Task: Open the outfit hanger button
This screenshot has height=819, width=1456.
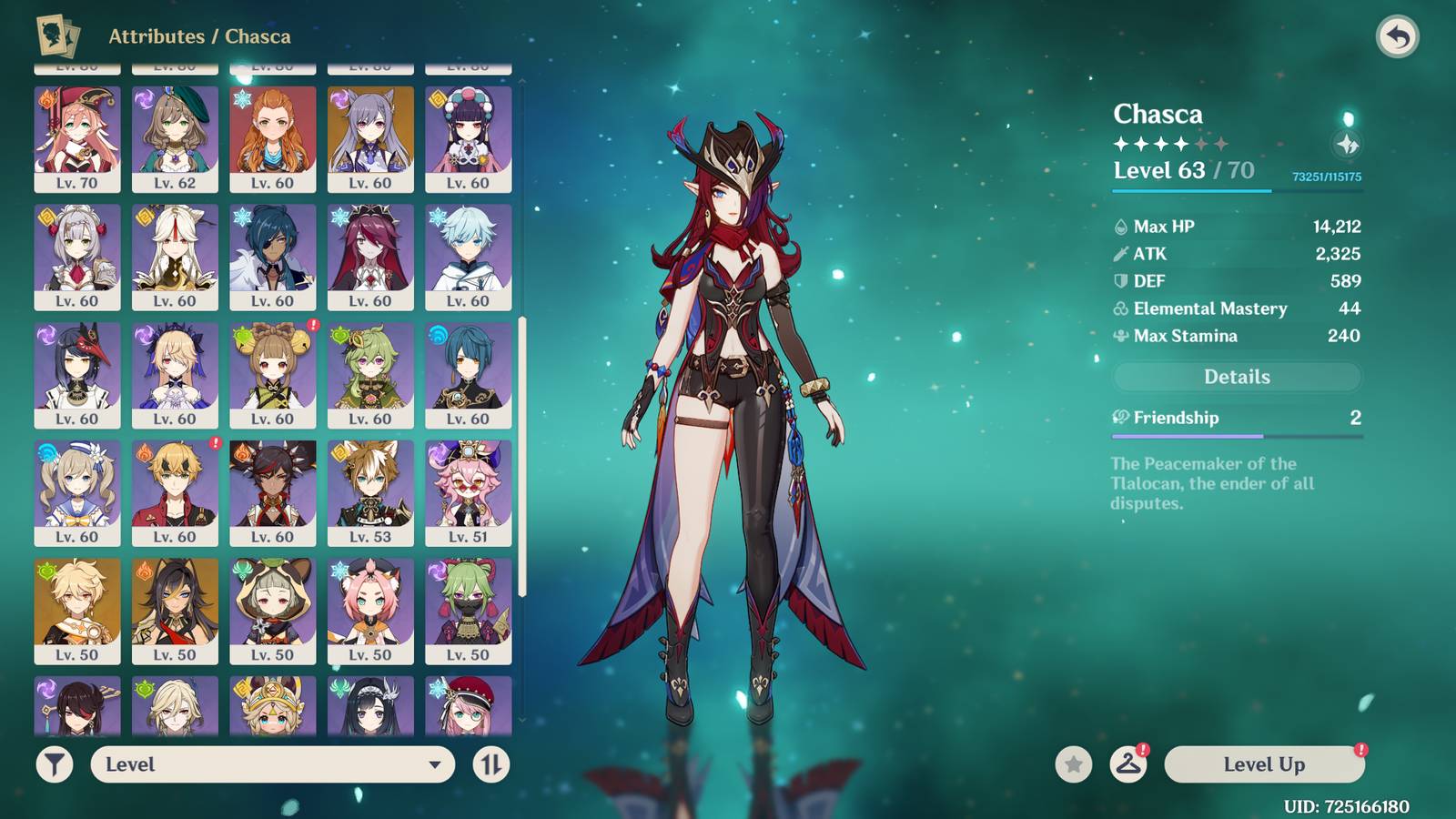Action: point(1128,764)
